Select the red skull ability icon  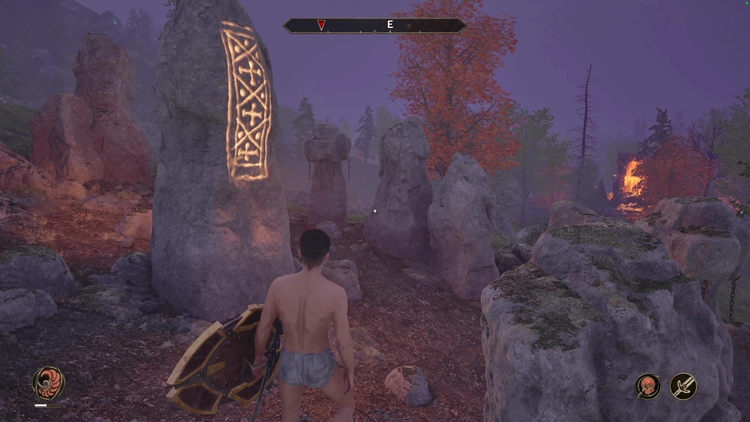[x=648, y=385]
